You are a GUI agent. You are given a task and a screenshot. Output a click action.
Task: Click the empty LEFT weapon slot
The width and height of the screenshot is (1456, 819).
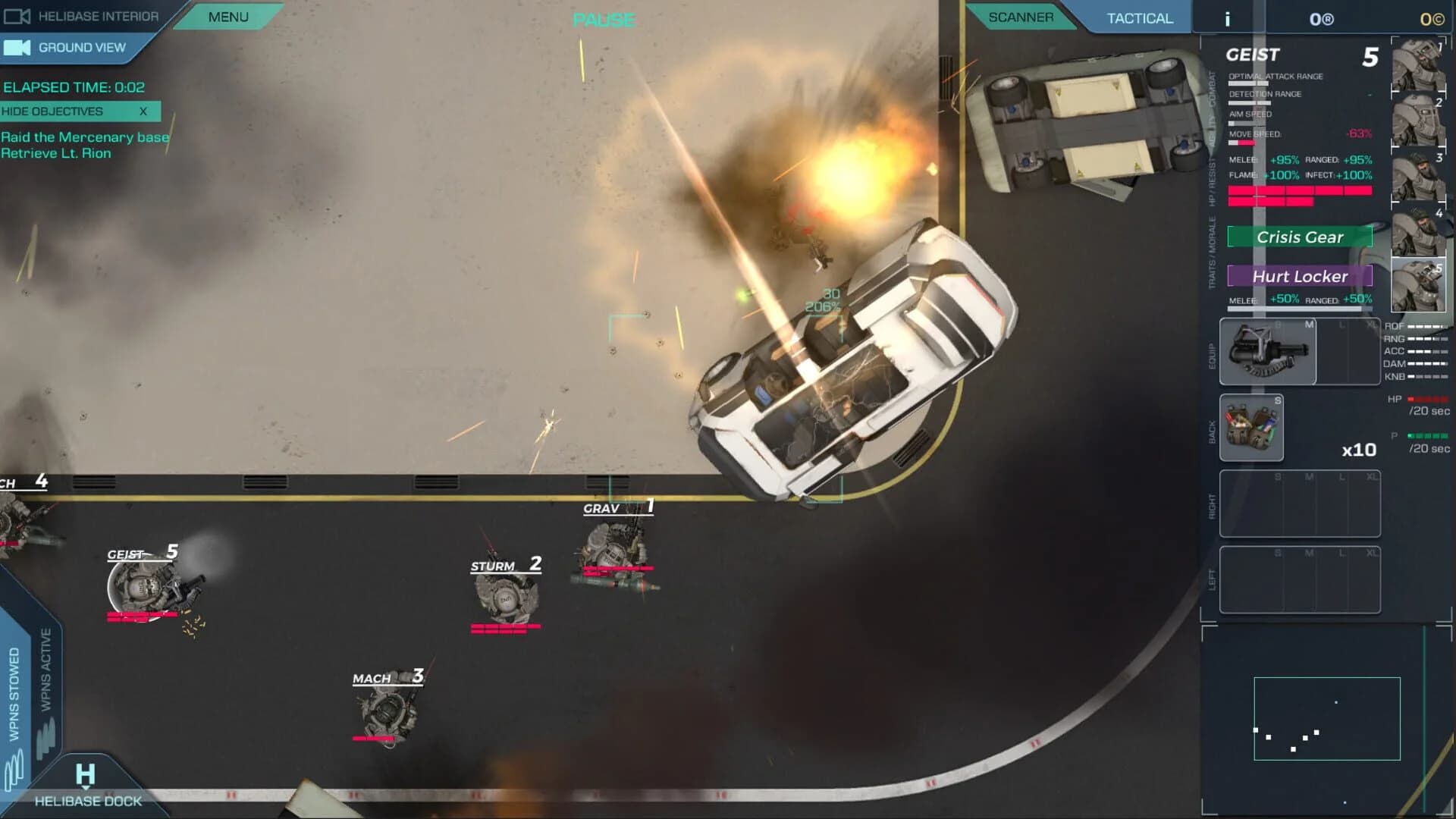coord(1300,579)
